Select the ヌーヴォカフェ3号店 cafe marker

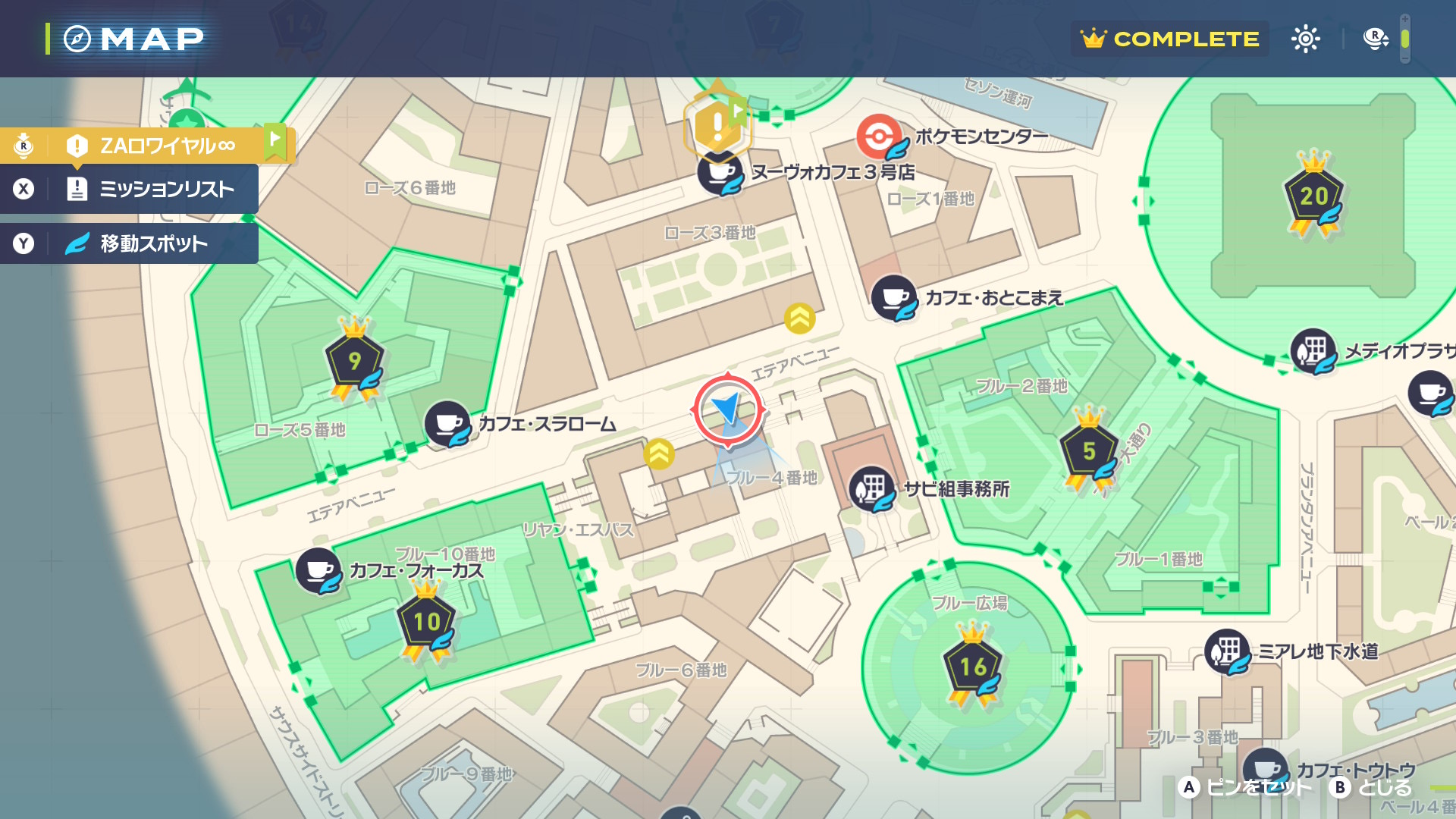[x=720, y=173]
